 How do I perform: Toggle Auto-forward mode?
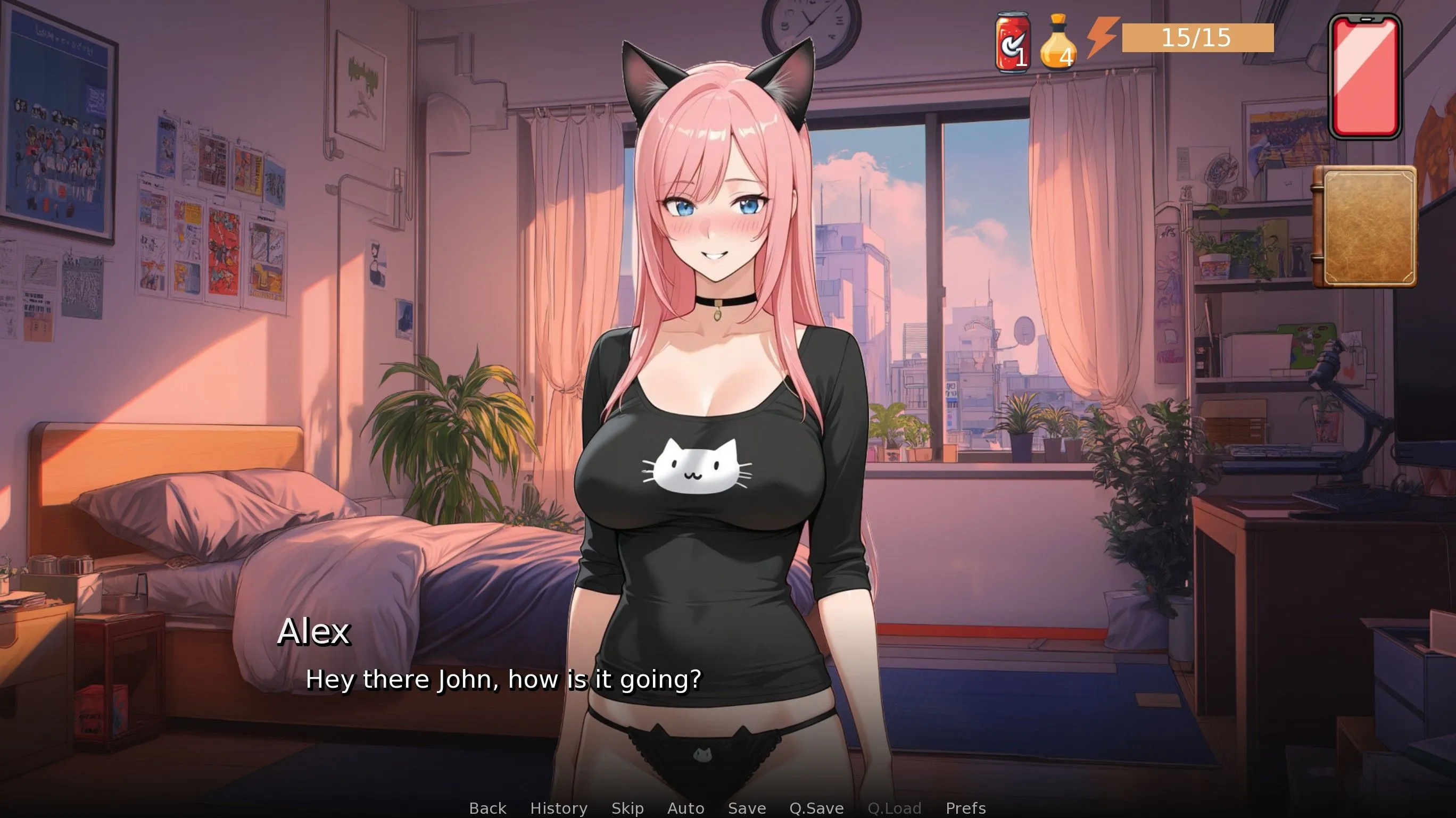pyautogui.click(x=685, y=808)
